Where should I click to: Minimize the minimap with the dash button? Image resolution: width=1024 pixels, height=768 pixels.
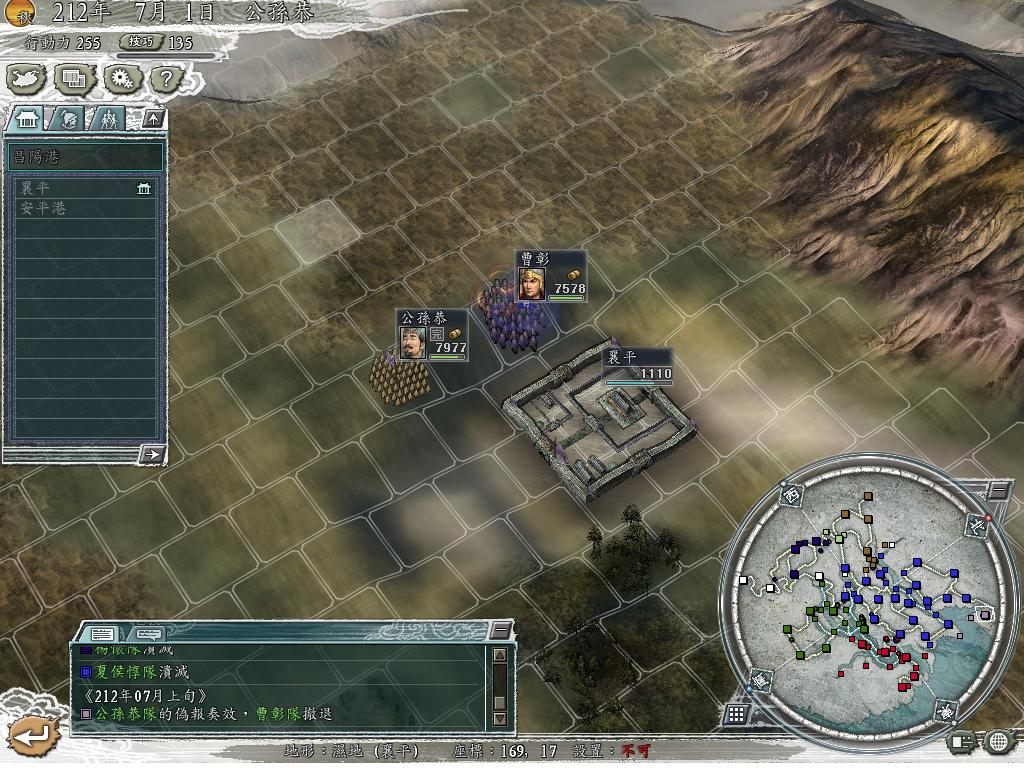(997, 490)
